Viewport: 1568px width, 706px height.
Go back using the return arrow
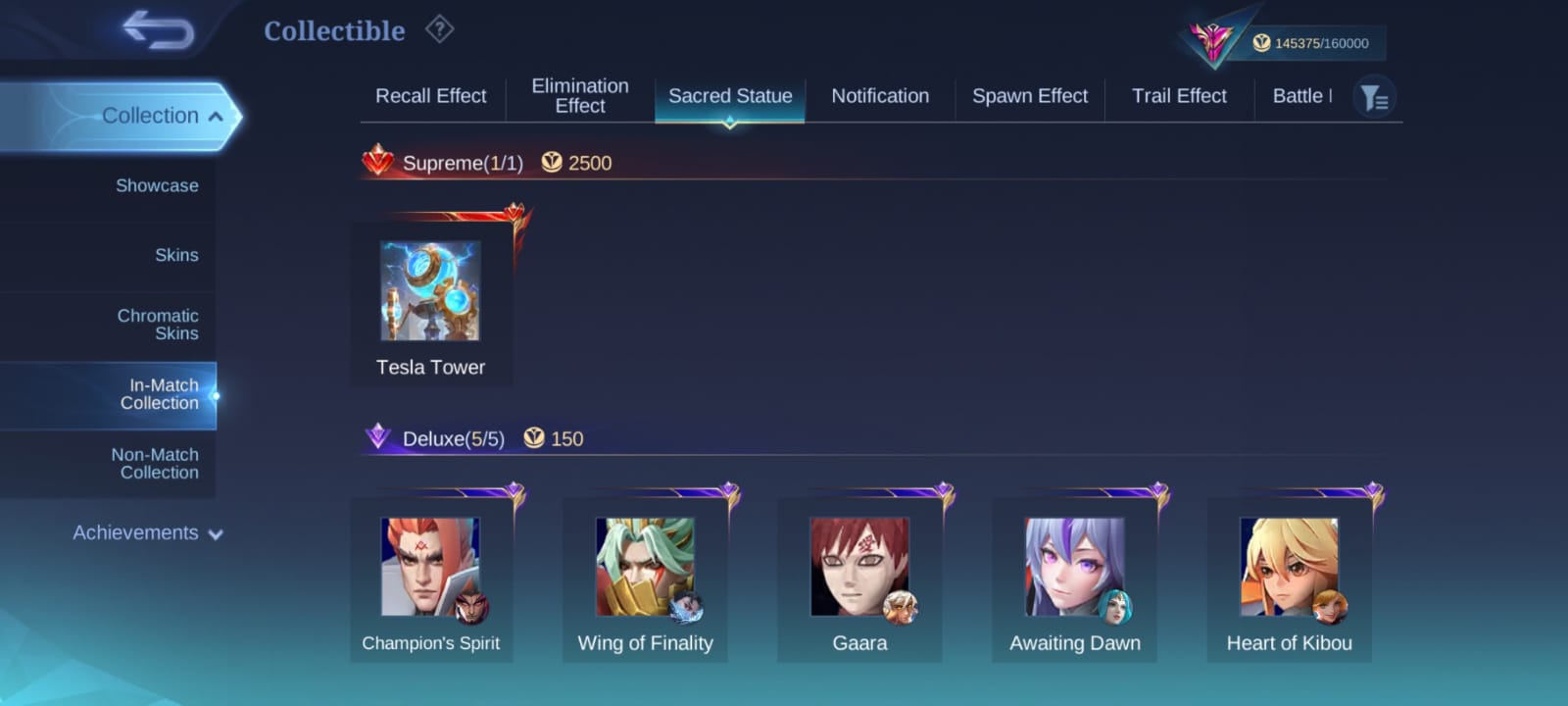159,29
